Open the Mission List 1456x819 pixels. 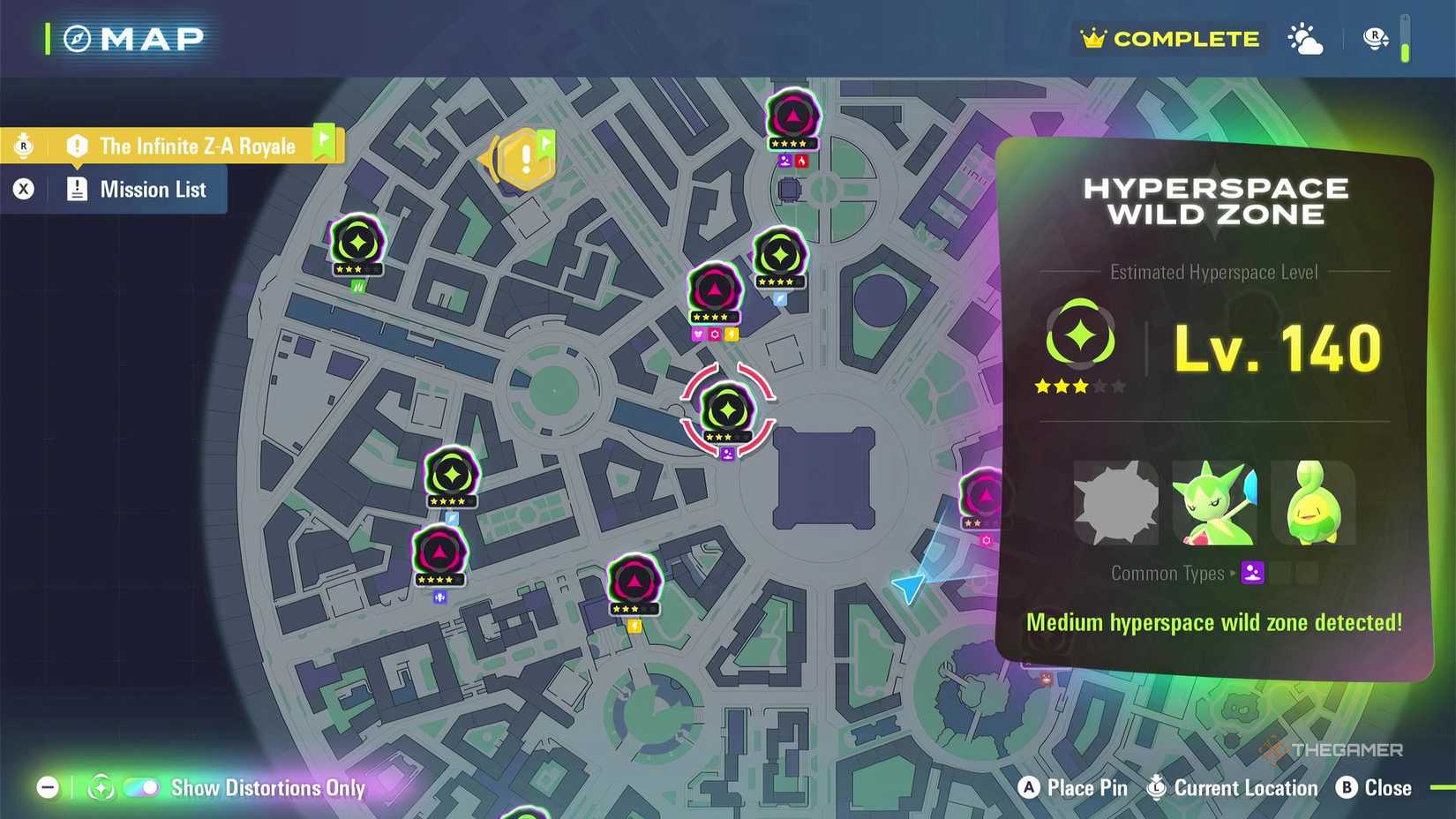click(152, 189)
